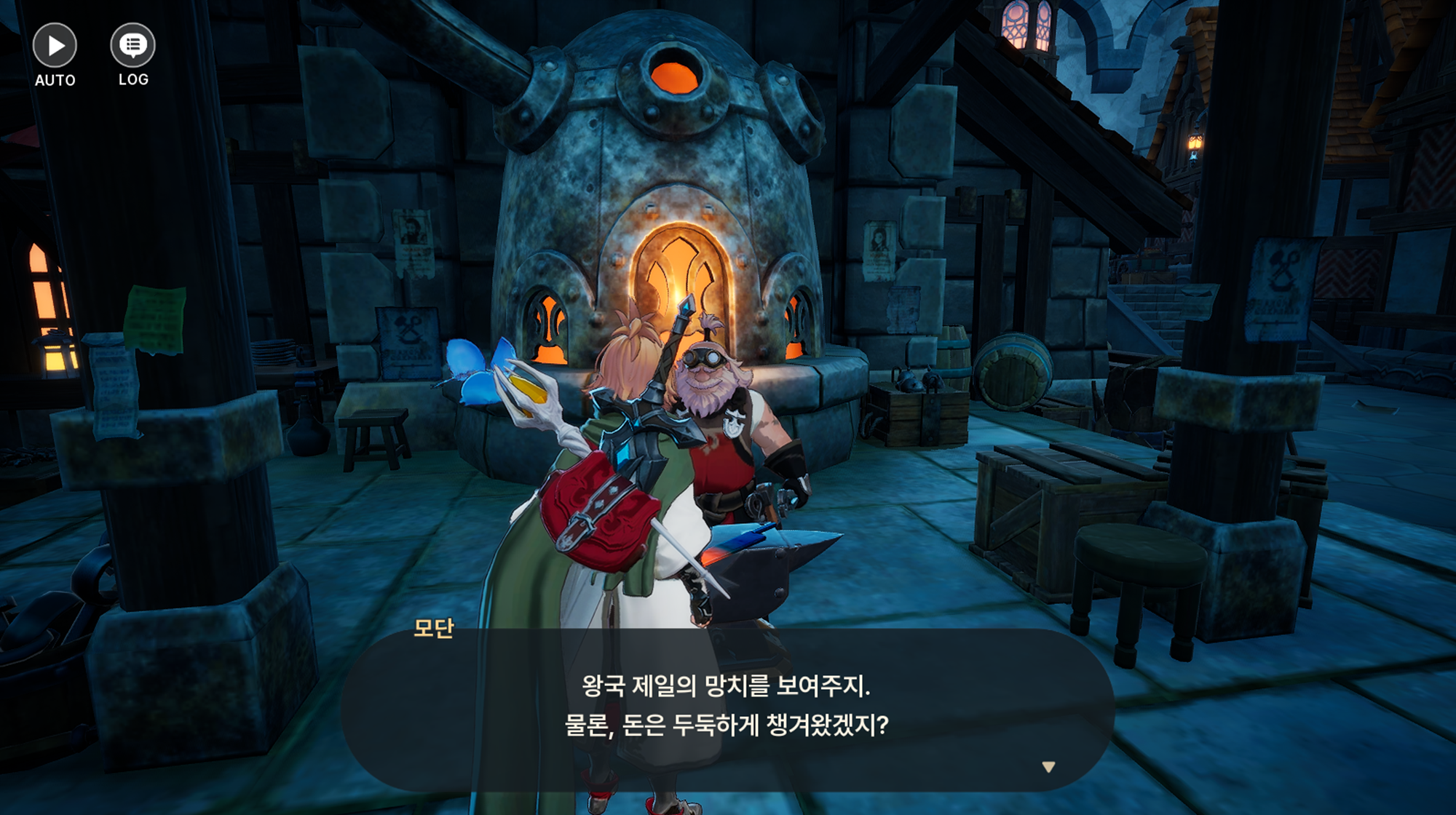This screenshot has height=815, width=1456.
Task: Advance dialogue with the down arrow
Action: (1048, 767)
